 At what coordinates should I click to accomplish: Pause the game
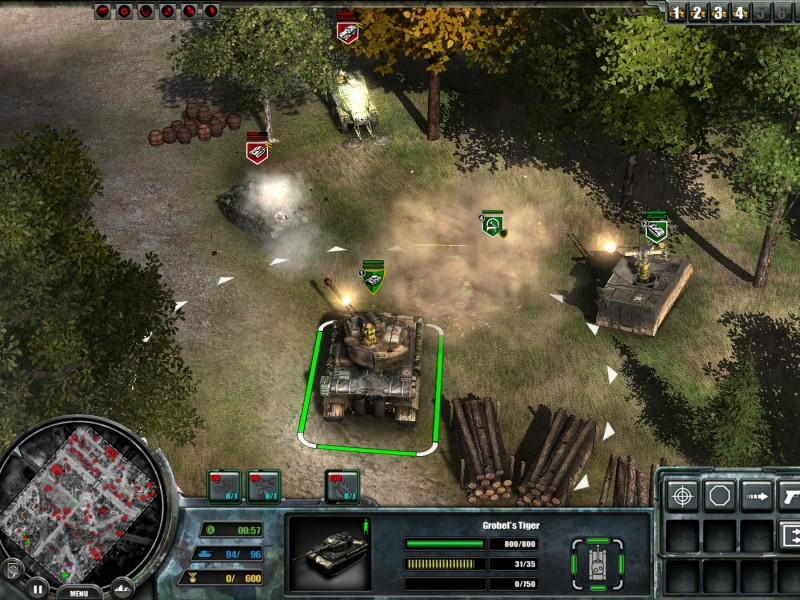click(37, 587)
